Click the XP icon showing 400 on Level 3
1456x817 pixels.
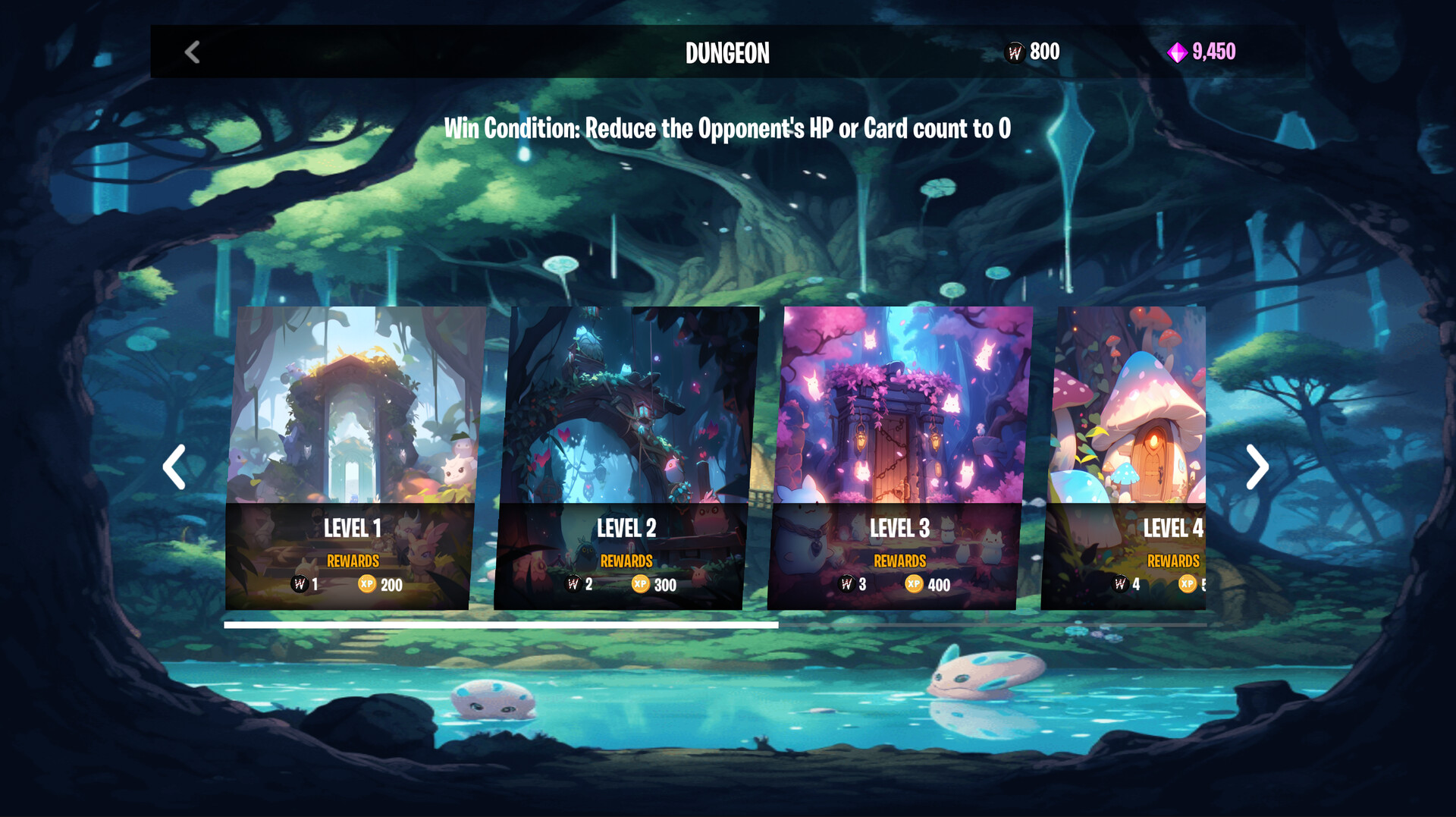[914, 585]
